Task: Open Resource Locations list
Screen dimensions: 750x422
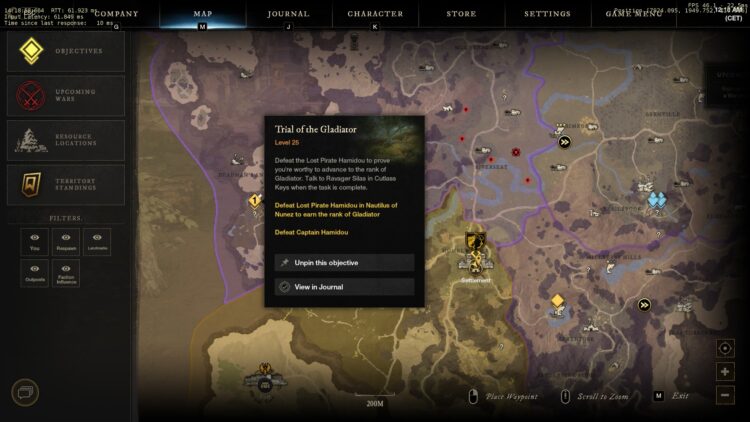Action: (66, 141)
